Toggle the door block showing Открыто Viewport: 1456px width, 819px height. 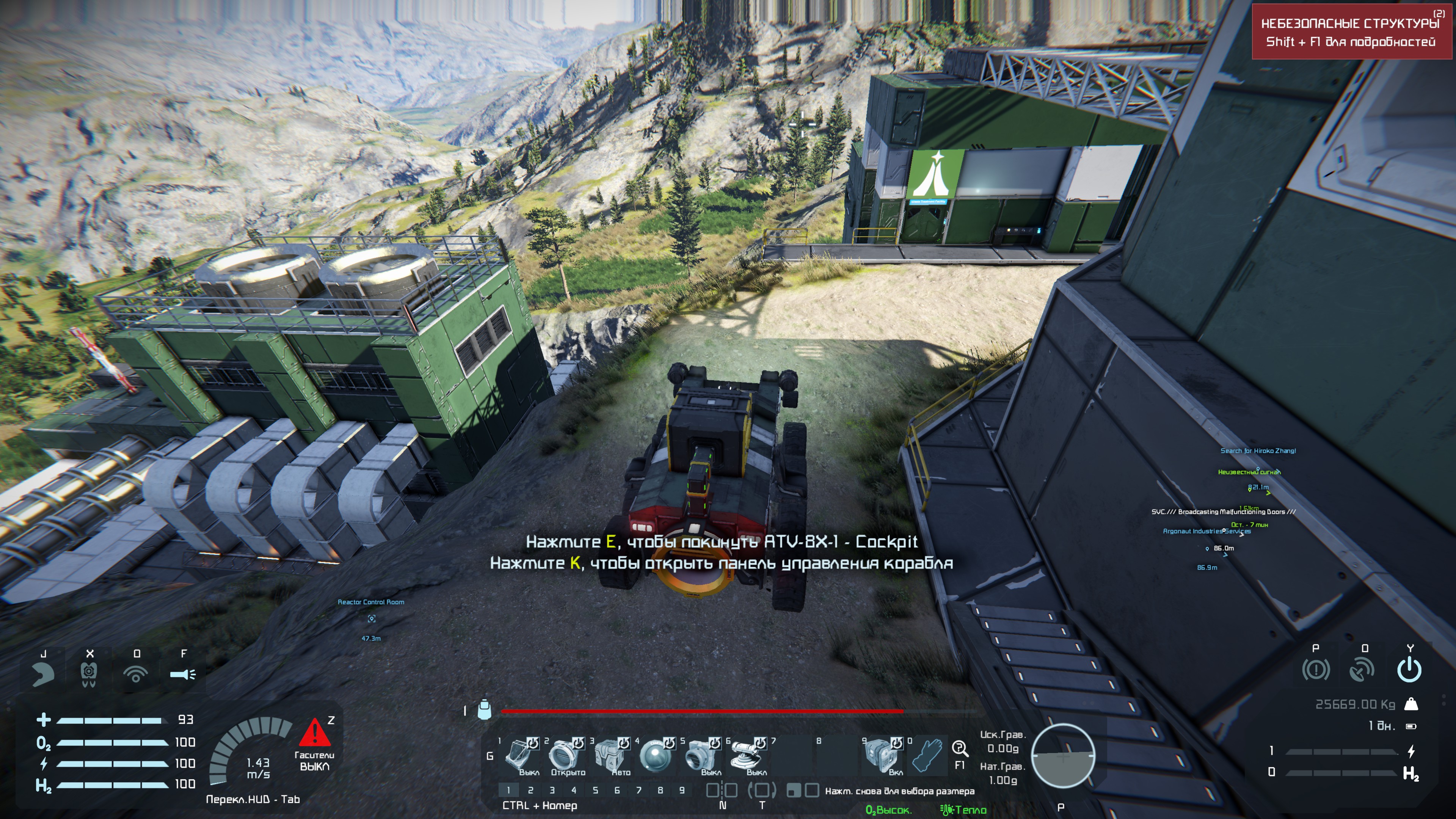(564, 756)
